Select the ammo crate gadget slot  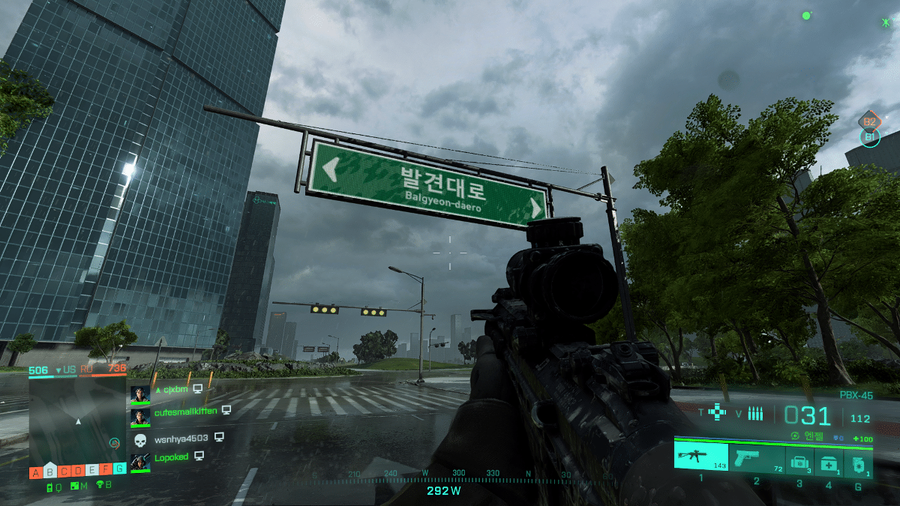tap(798, 461)
